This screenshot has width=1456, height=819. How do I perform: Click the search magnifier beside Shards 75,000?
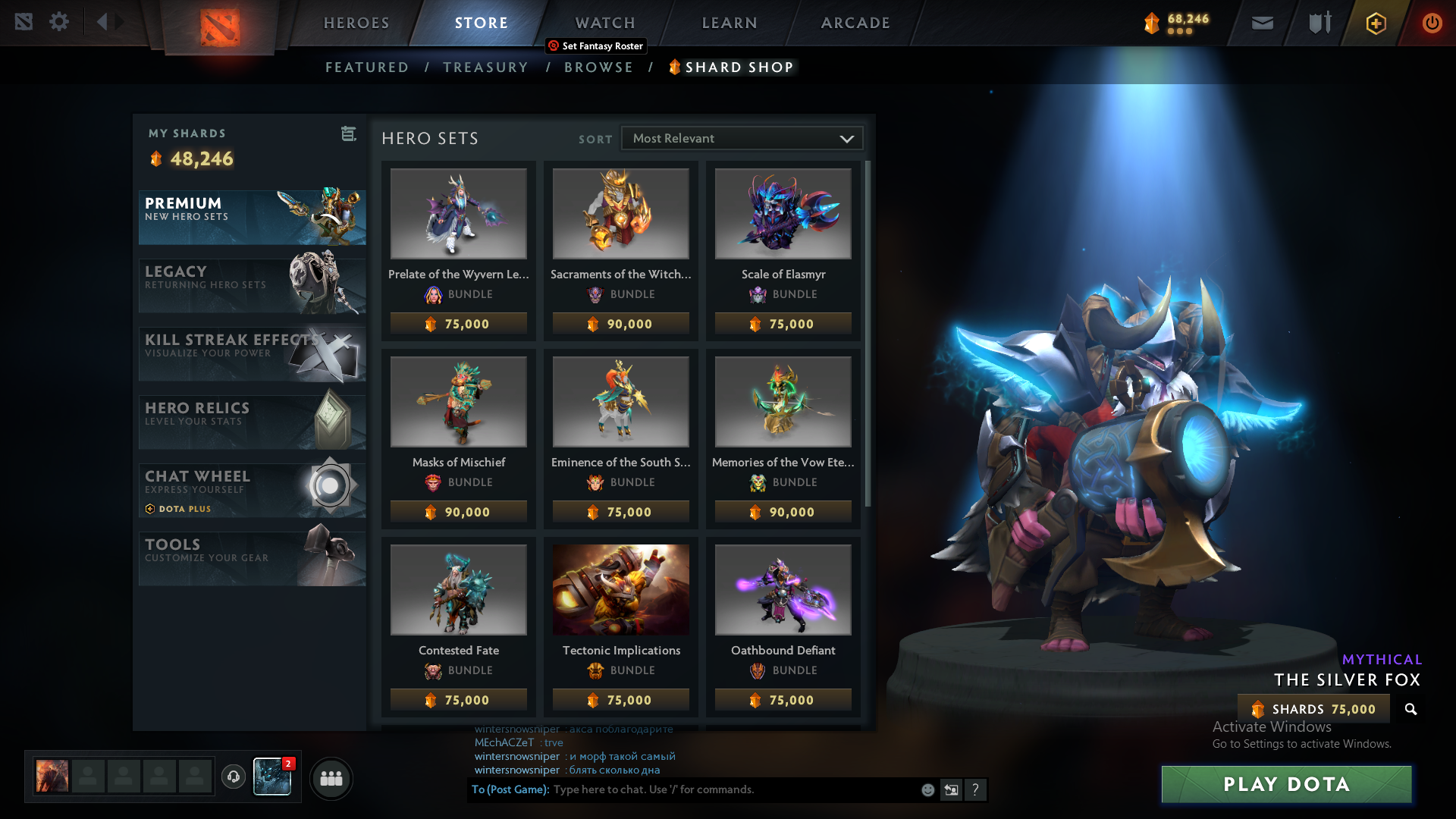click(1410, 710)
